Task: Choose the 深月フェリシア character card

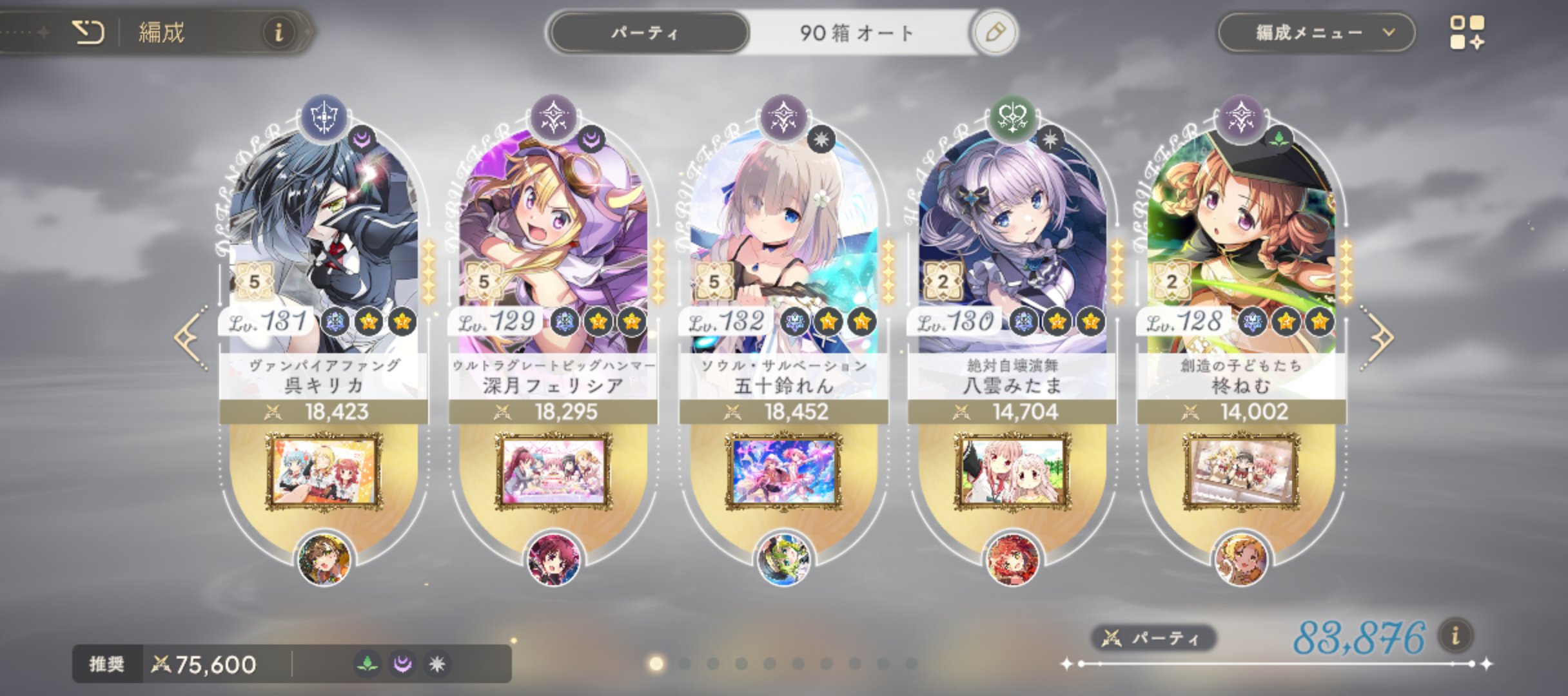Action: click(x=553, y=245)
